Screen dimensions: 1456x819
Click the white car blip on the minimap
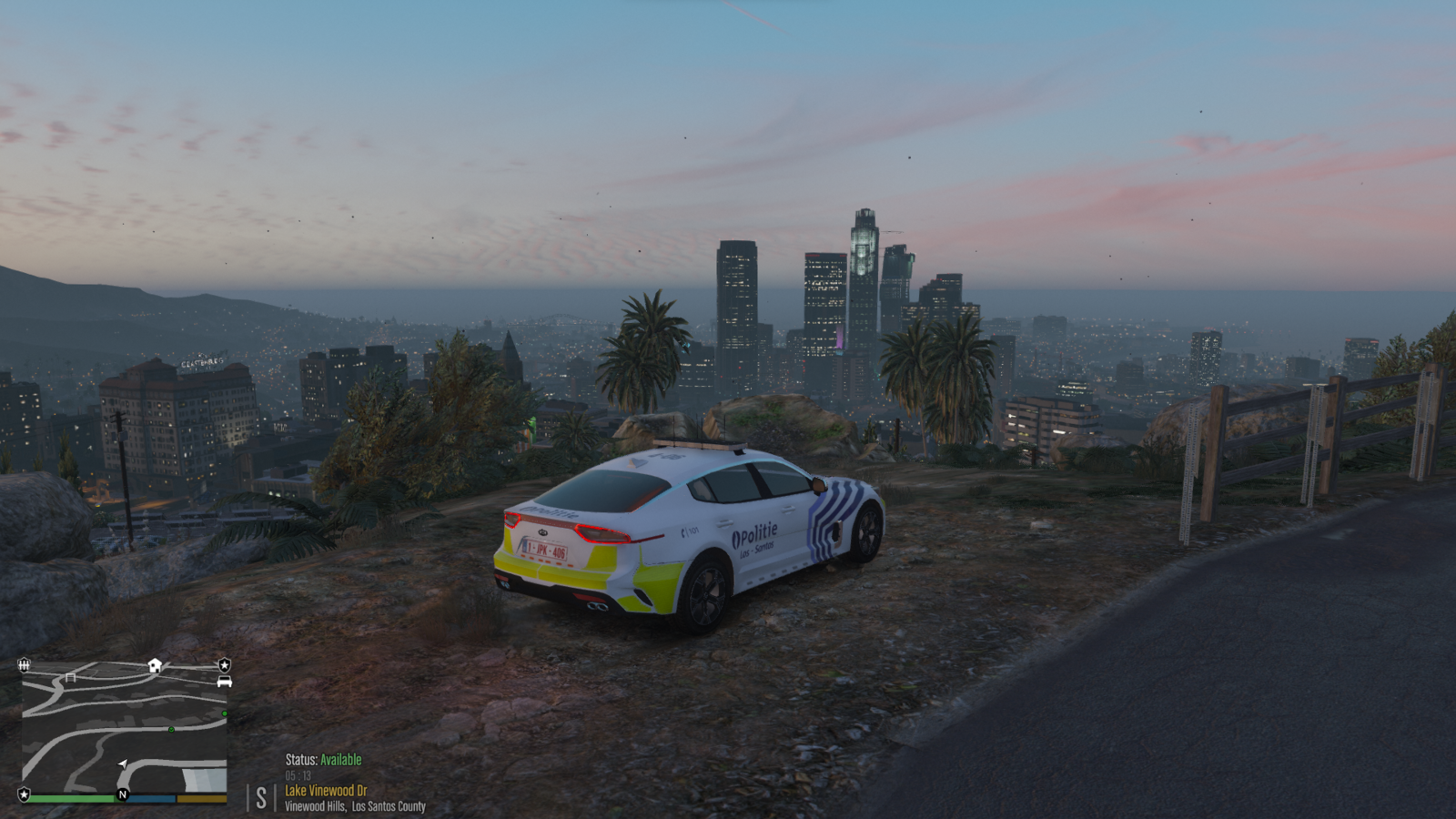coord(224,682)
